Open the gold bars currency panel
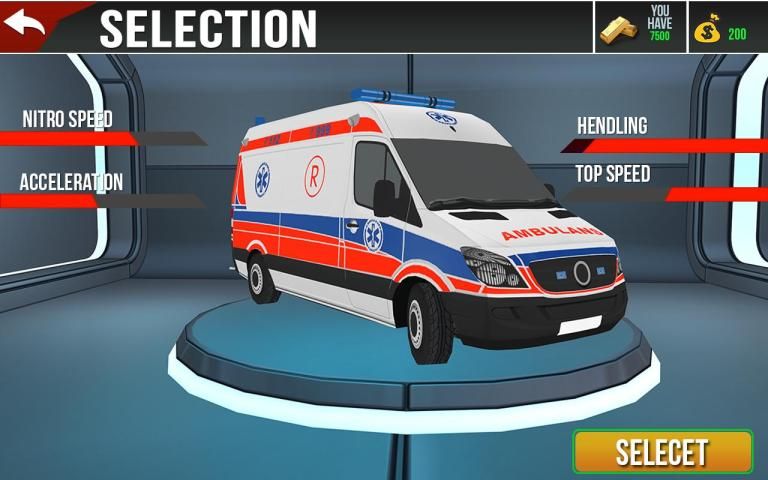The height and width of the screenshot is (480, 768). point(640,27)
